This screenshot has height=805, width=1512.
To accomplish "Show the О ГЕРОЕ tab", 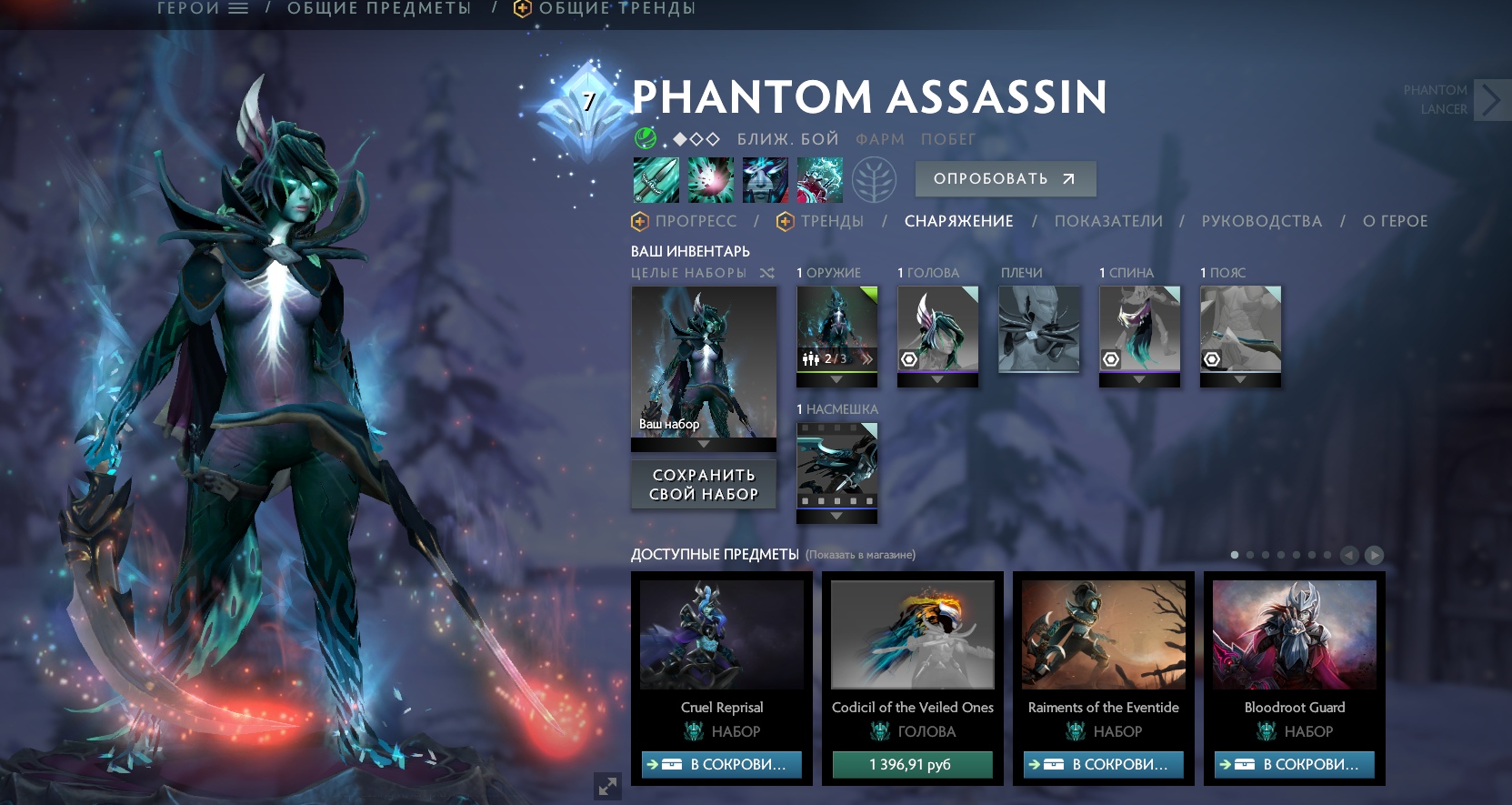I will [1395, 221].
